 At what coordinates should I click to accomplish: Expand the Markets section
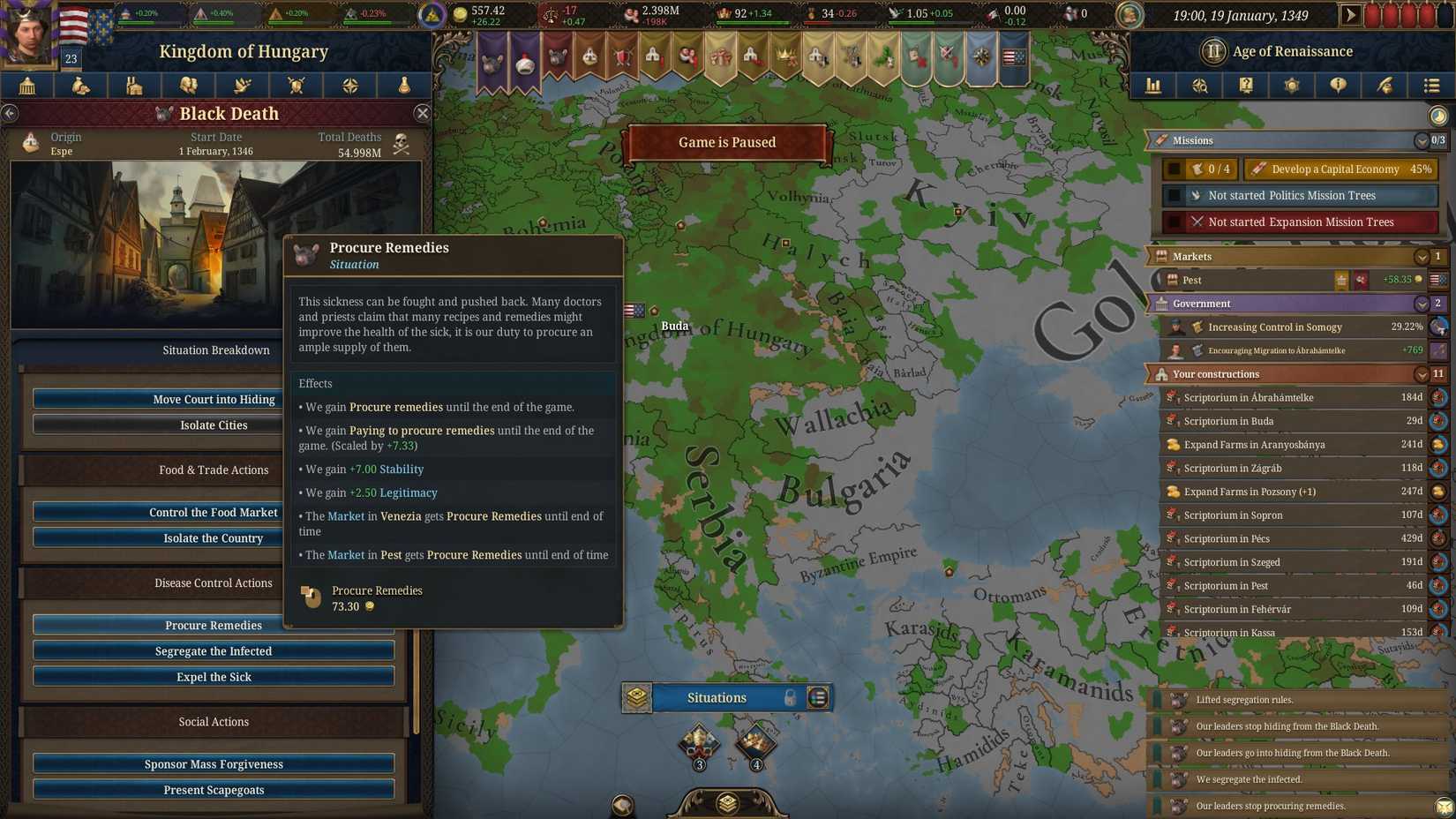1422,256
